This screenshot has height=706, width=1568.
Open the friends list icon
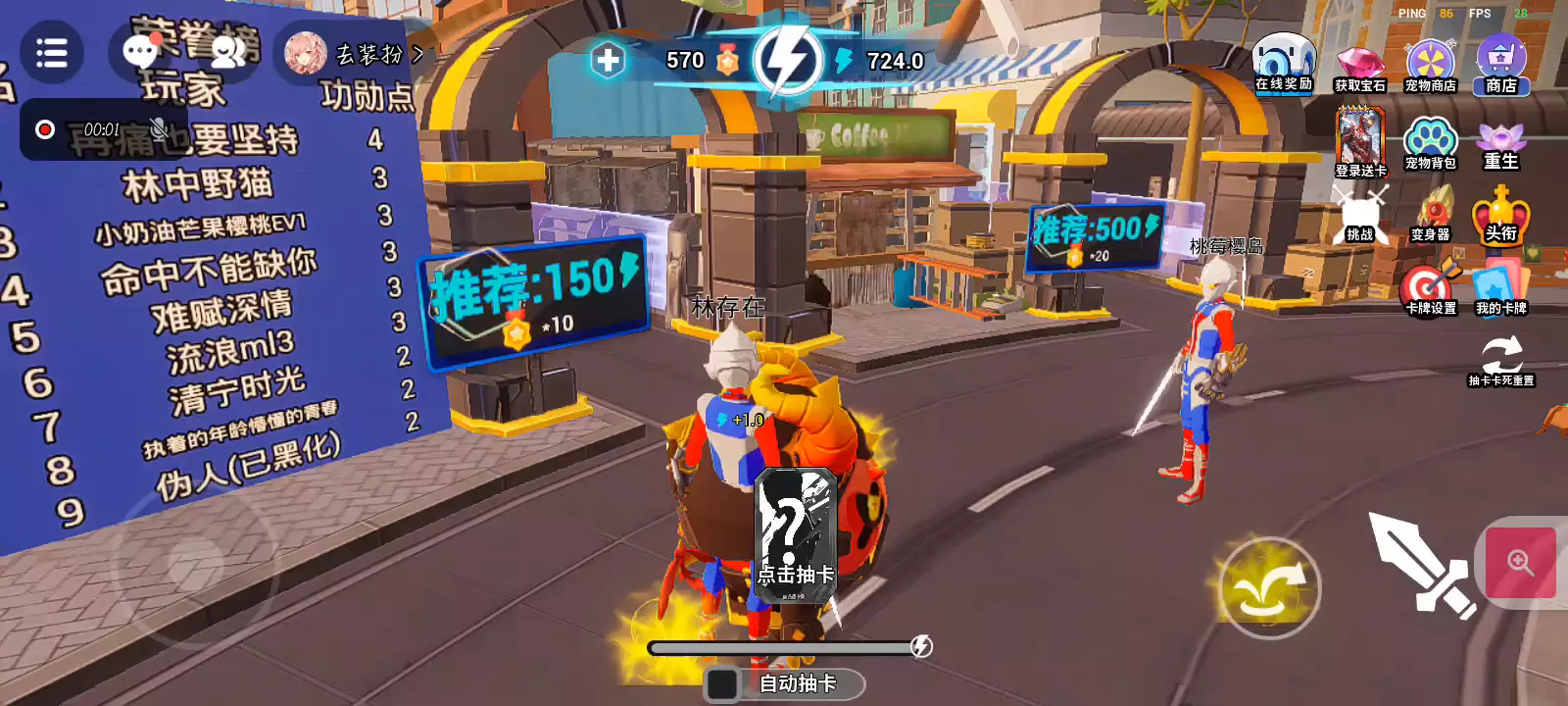[x=228, y=52]
